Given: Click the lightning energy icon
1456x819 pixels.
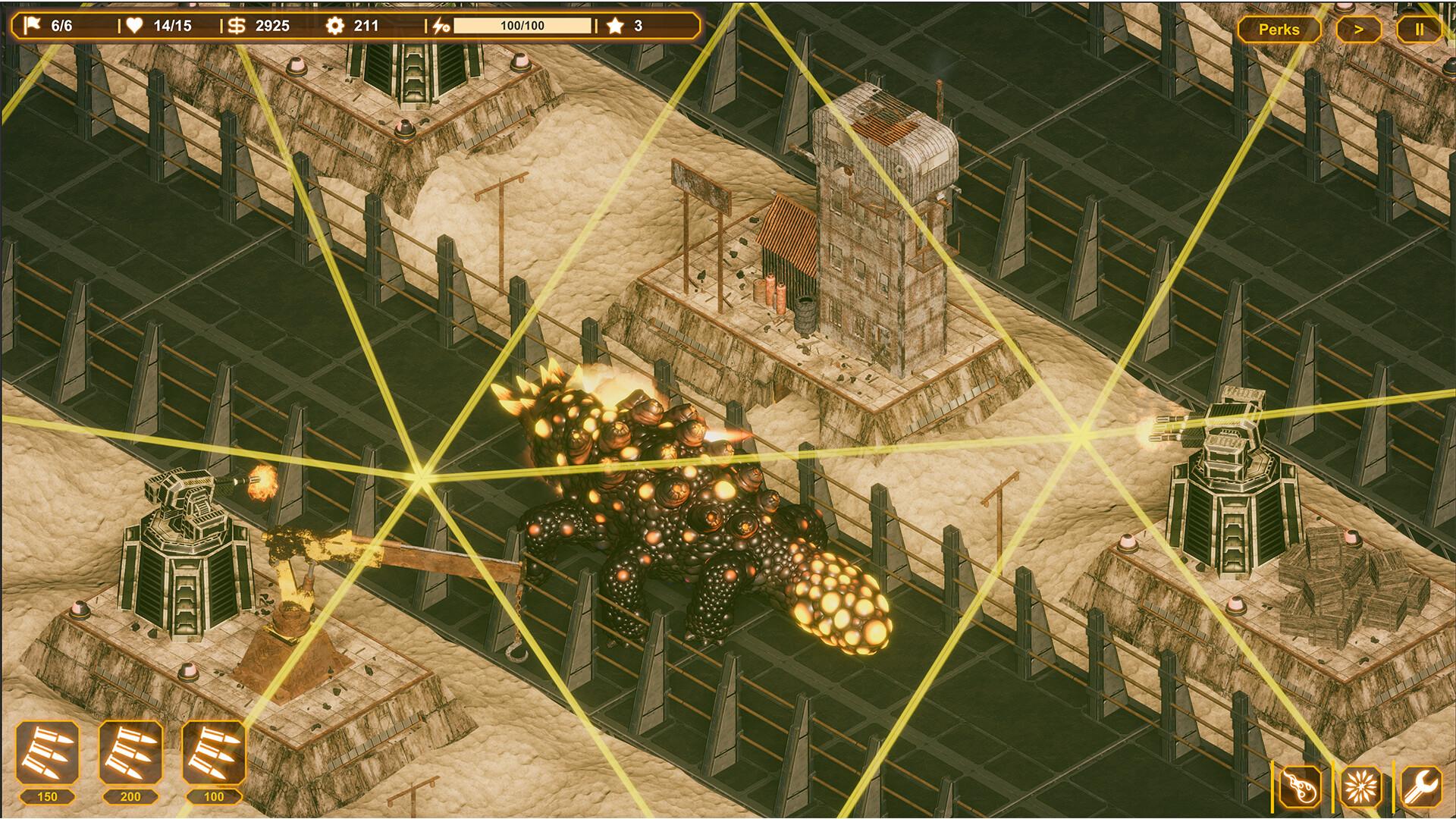Looking at the screenshot, I should pyautogui.click(x=440, y=25).
